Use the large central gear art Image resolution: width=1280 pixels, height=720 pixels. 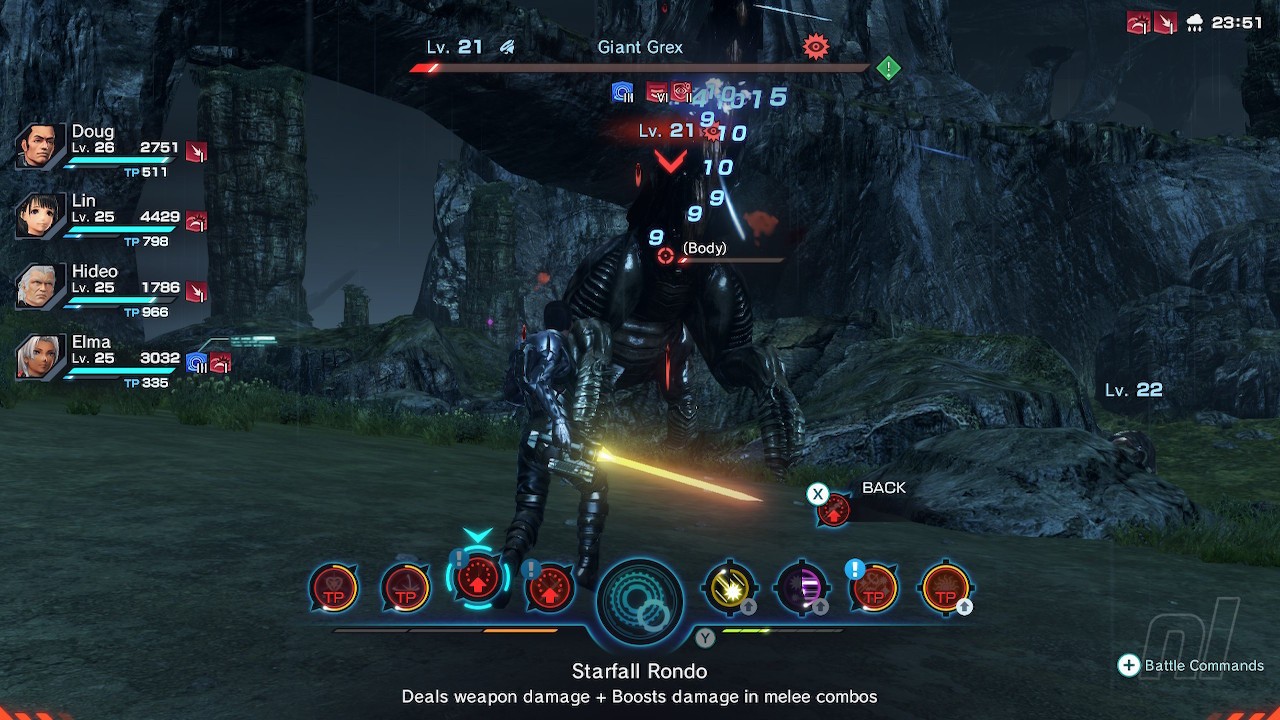(640, 598)
